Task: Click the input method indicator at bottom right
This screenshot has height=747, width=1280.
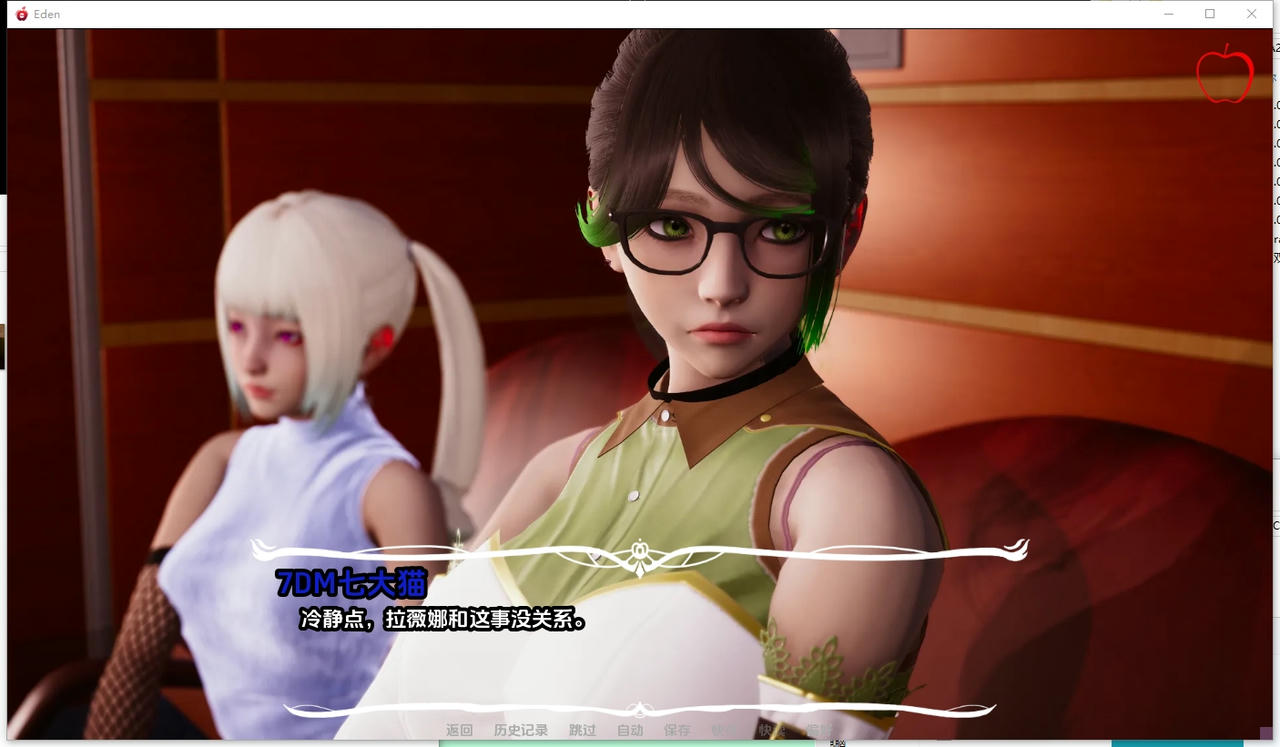Action: tap(836, 743)
